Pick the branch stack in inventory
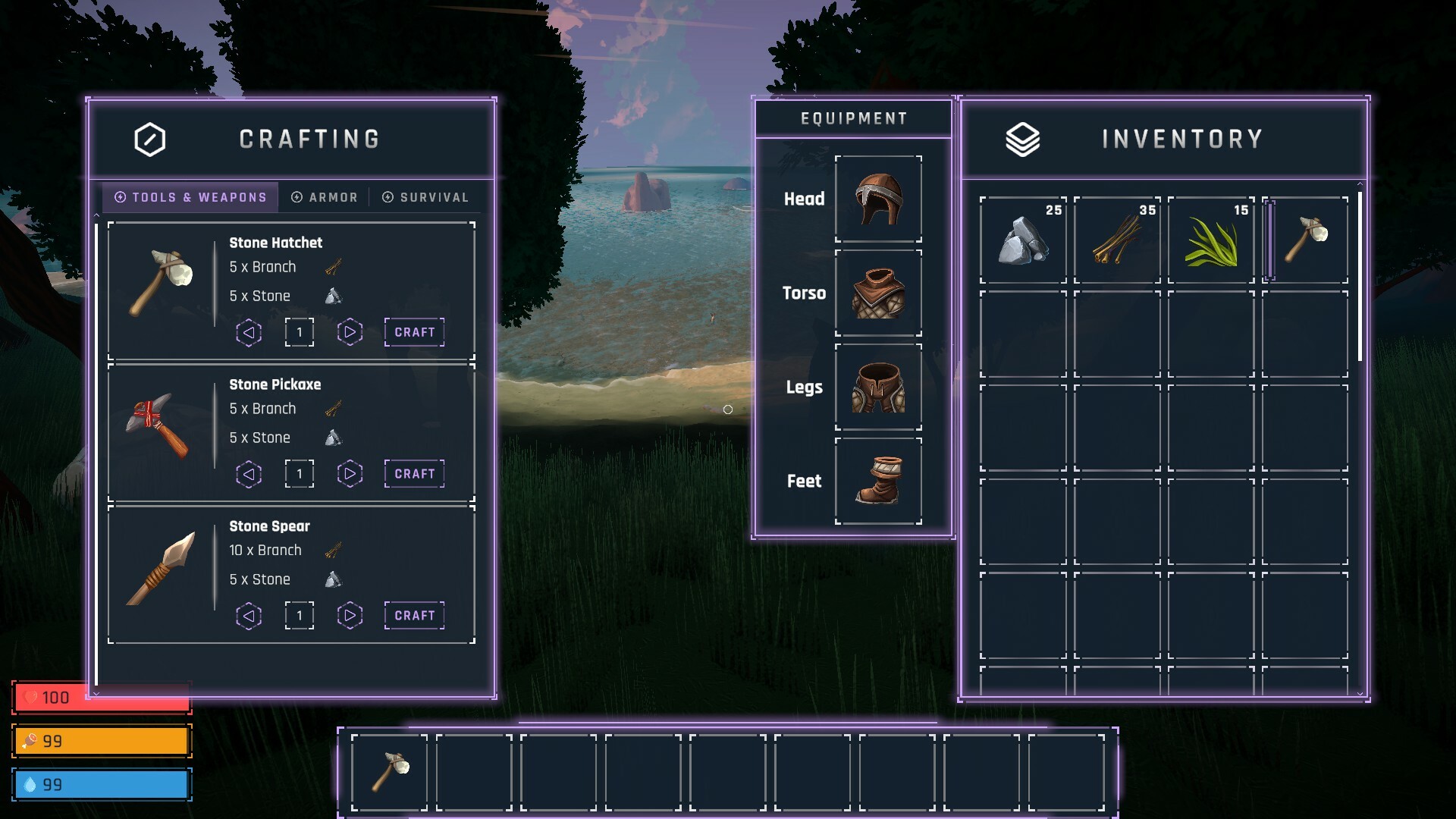The height and width of the screenshot is (819, 1456). (x=1117, y=240)
